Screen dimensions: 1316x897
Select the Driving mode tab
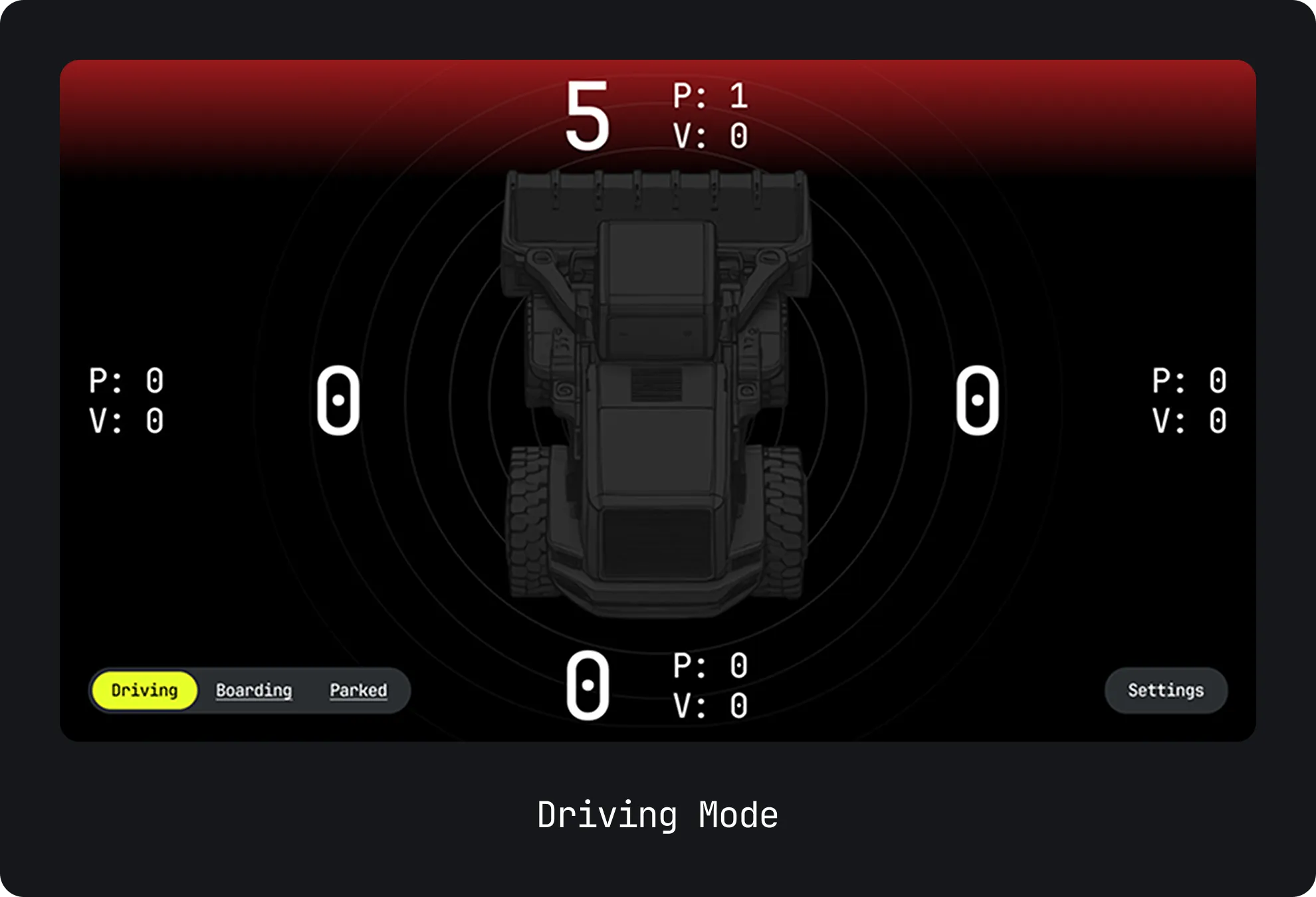pyautogui.click(x=144, y=690)
